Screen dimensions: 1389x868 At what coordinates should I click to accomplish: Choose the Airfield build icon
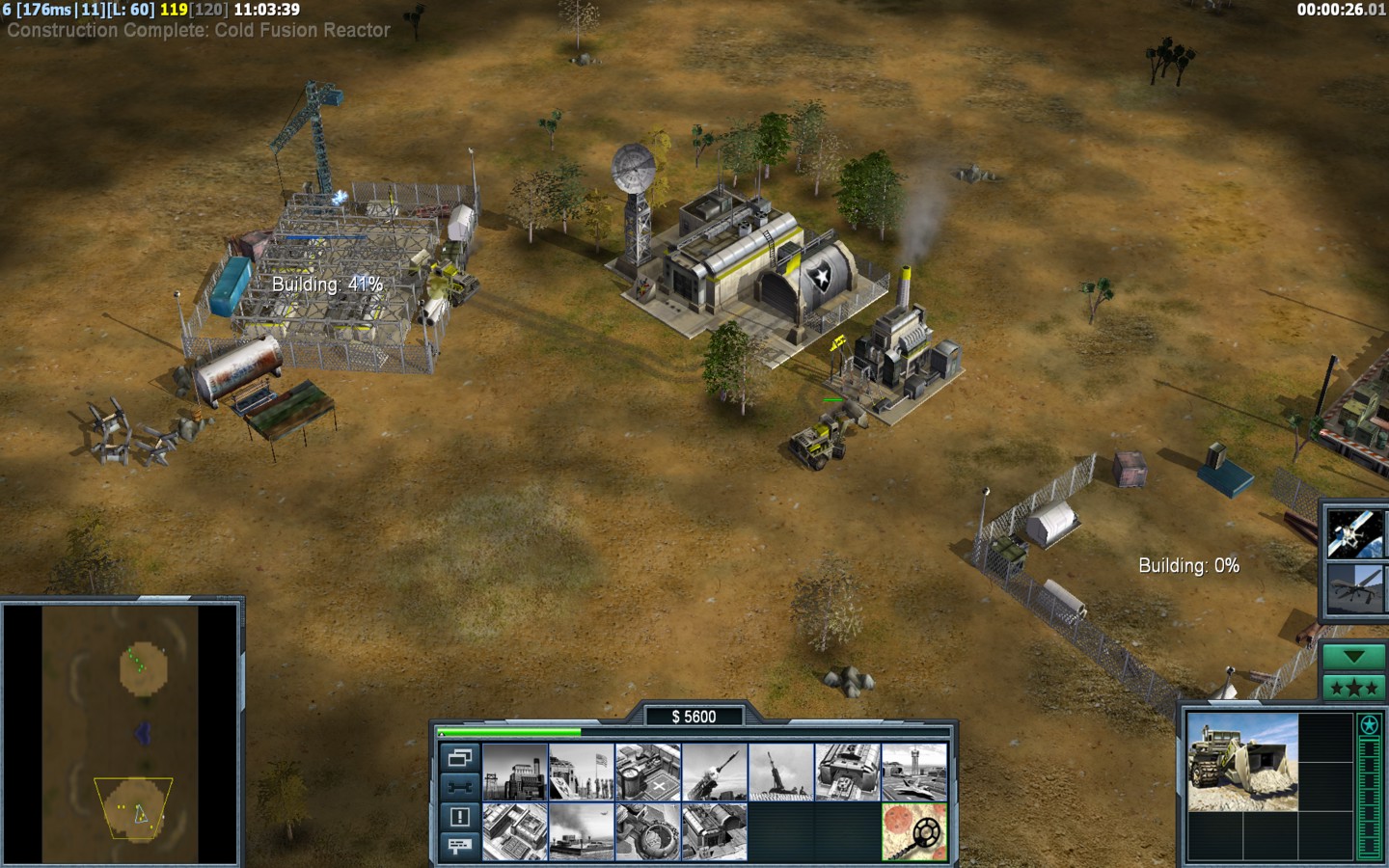(x=914, y=772)
